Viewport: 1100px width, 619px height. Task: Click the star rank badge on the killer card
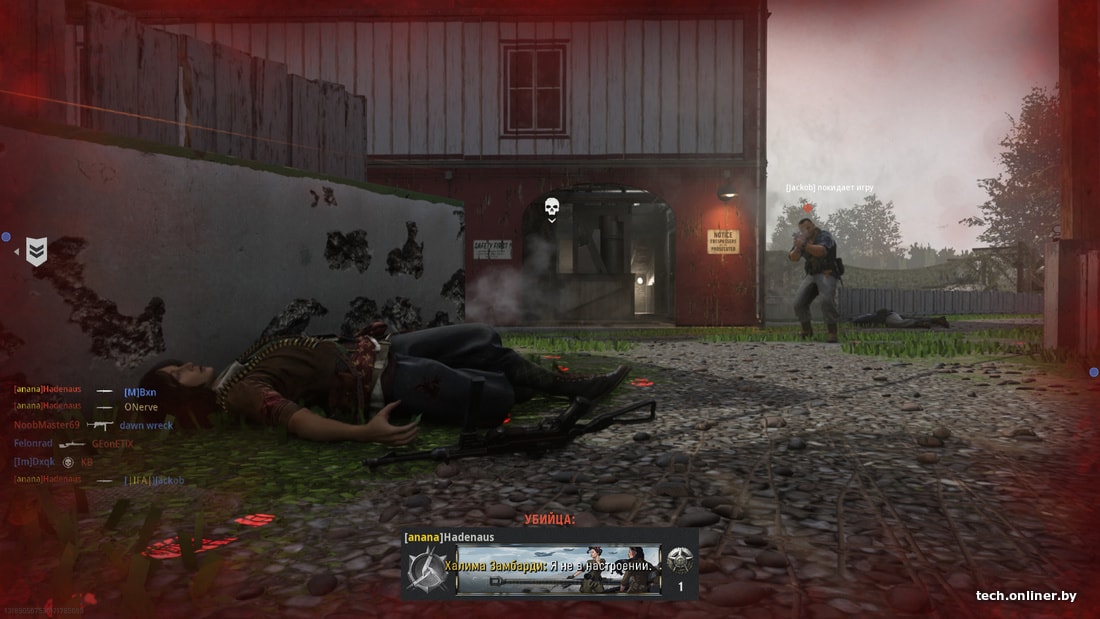(680, 562)
